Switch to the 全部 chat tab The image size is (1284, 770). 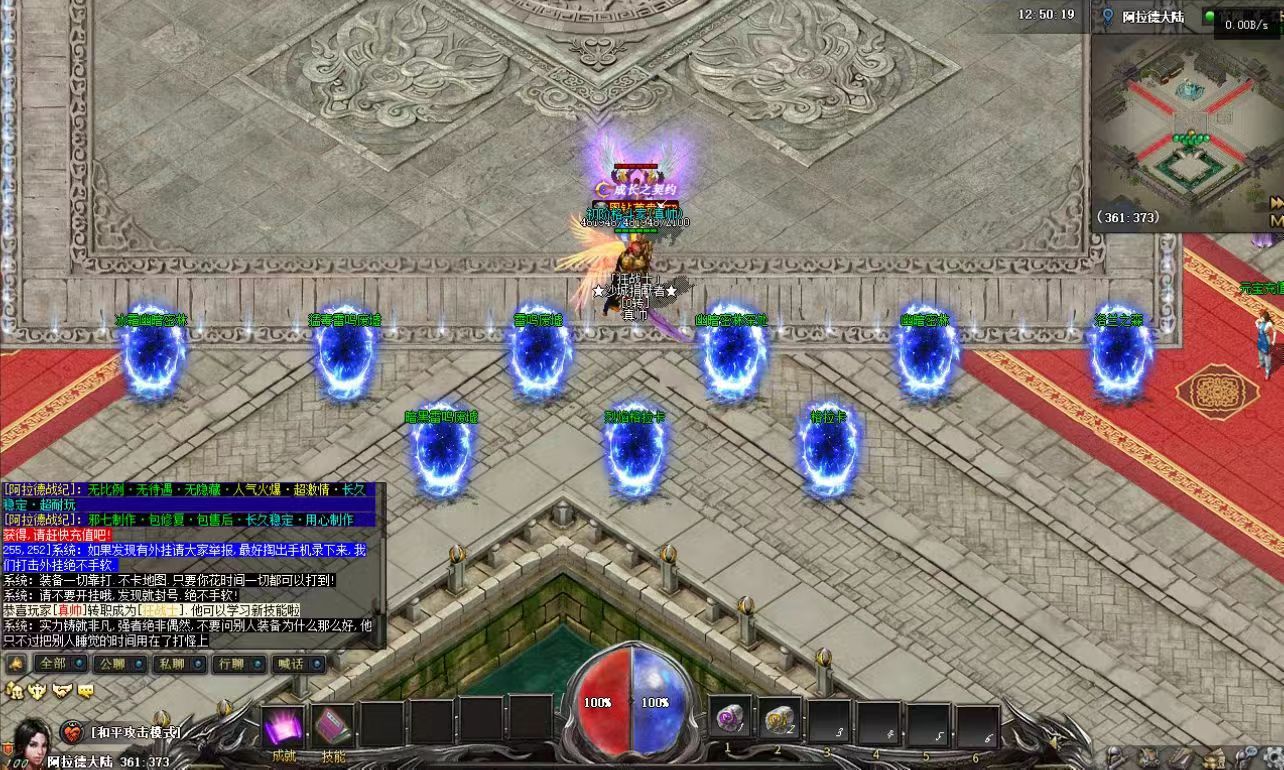(52, 663)
